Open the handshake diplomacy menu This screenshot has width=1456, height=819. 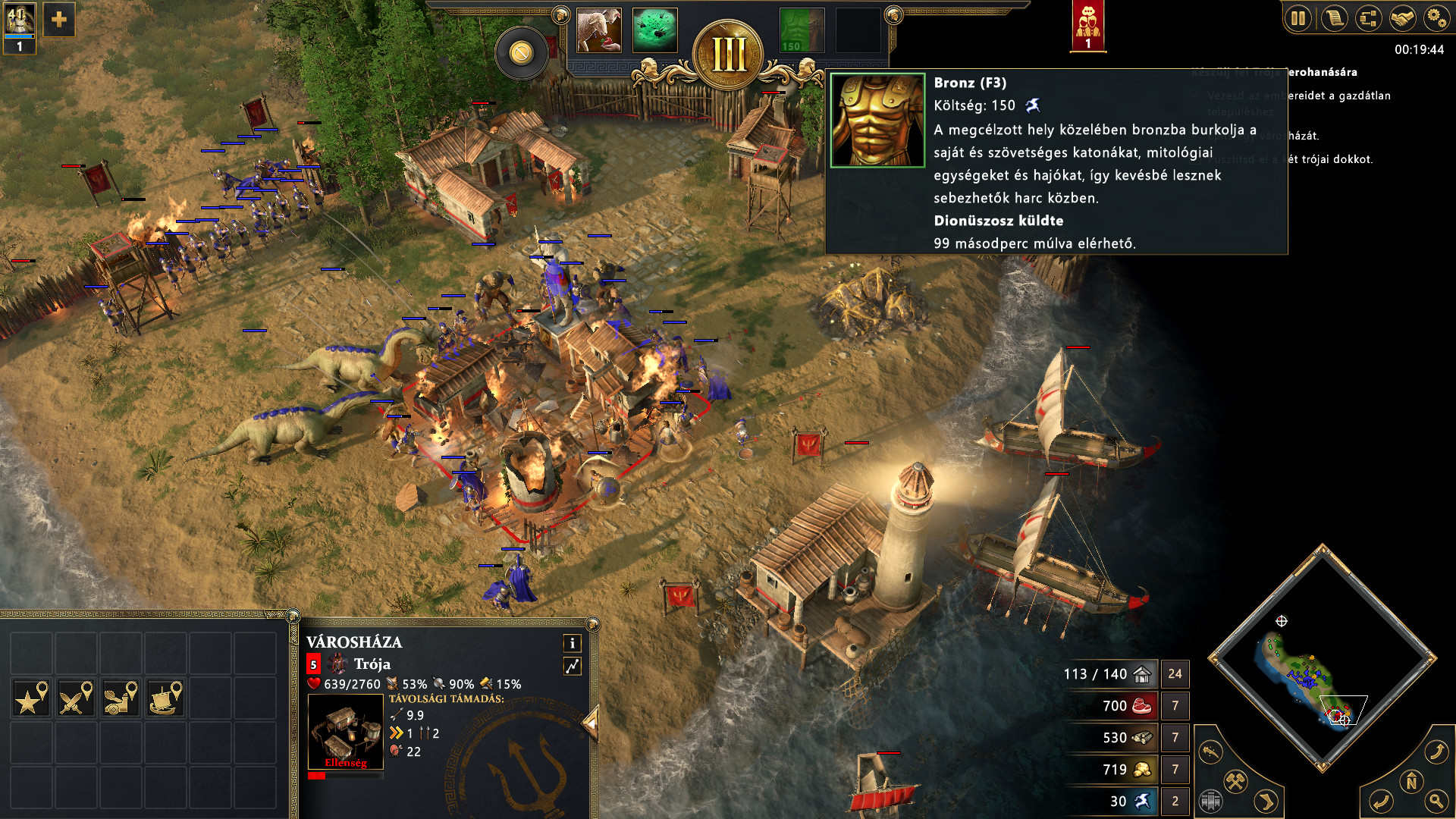coord(1402,18)
